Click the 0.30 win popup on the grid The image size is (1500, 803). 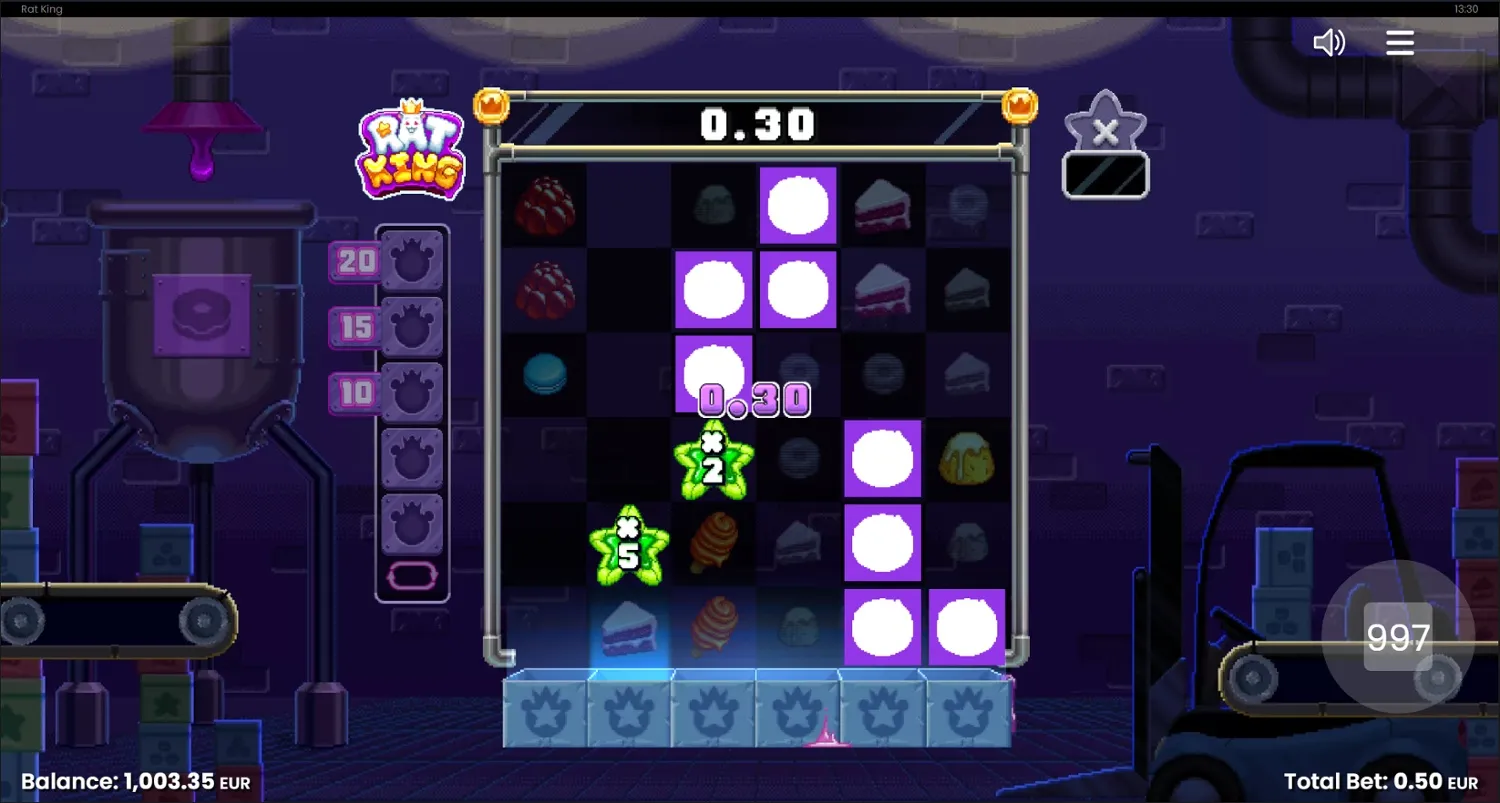[753, 399]
